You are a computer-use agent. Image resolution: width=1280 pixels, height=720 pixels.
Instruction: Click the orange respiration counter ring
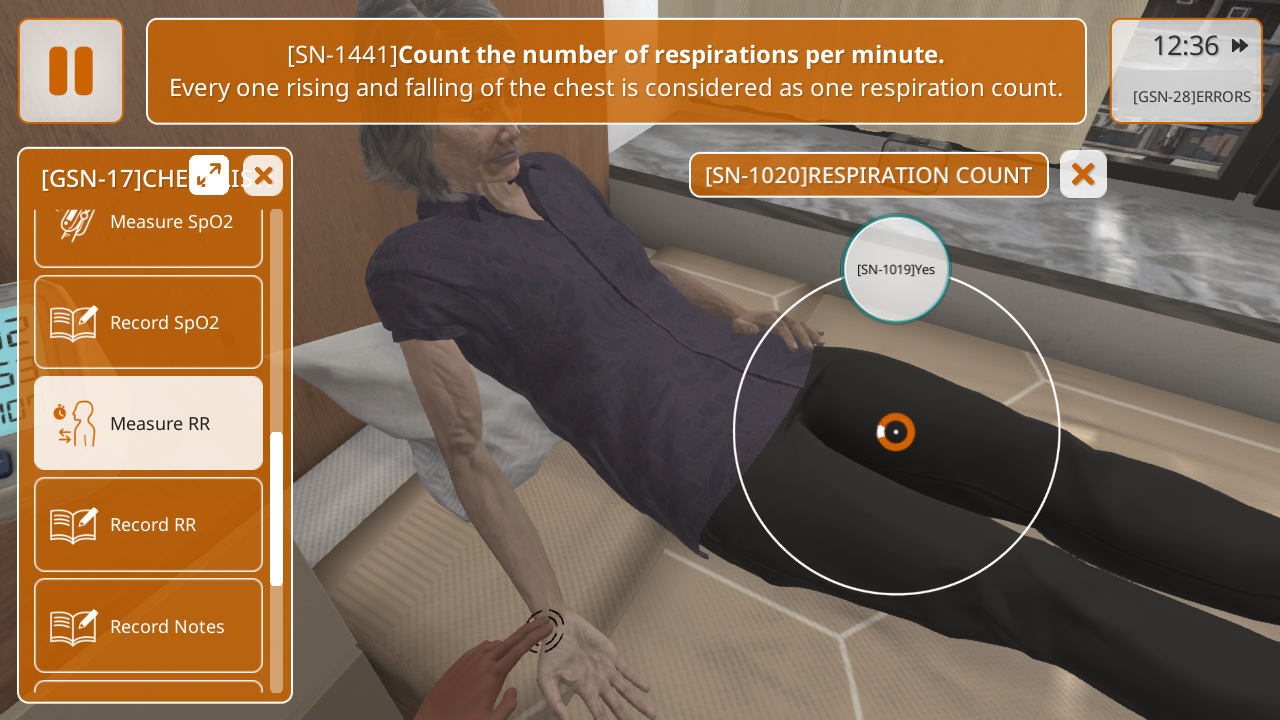[x=896, y=432]
